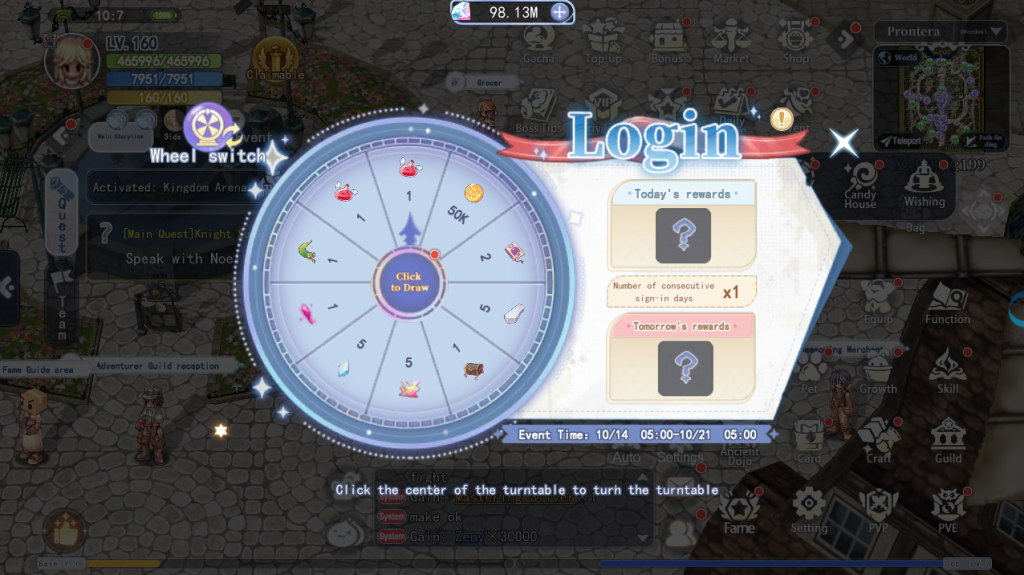
Task: Click the player character portrait
Action: [x=71, y=60]
